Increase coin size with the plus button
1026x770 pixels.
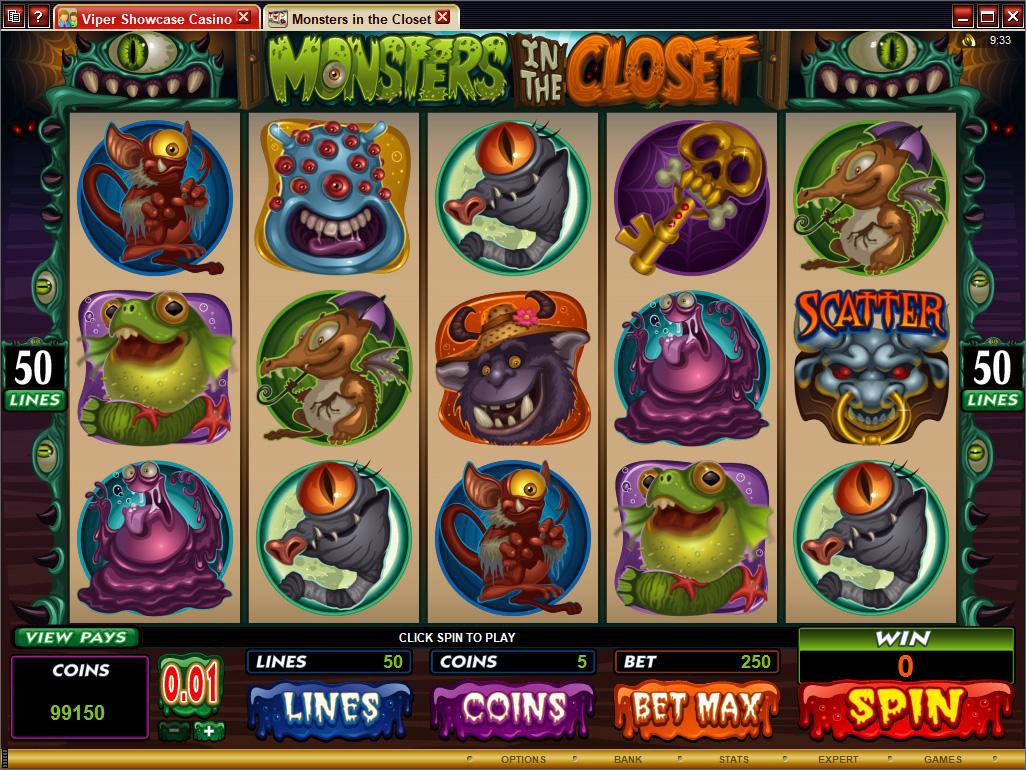pos(209,731)
